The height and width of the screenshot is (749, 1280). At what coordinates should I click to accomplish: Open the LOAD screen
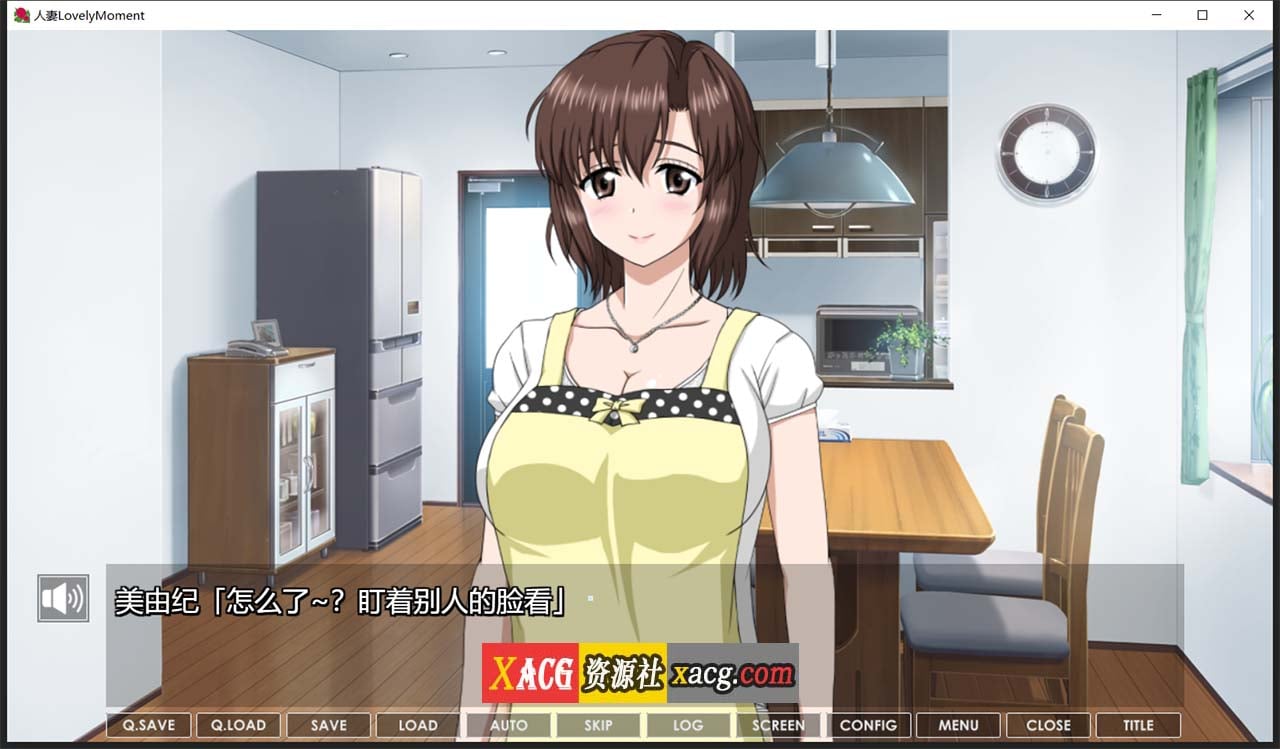(417, 725)
